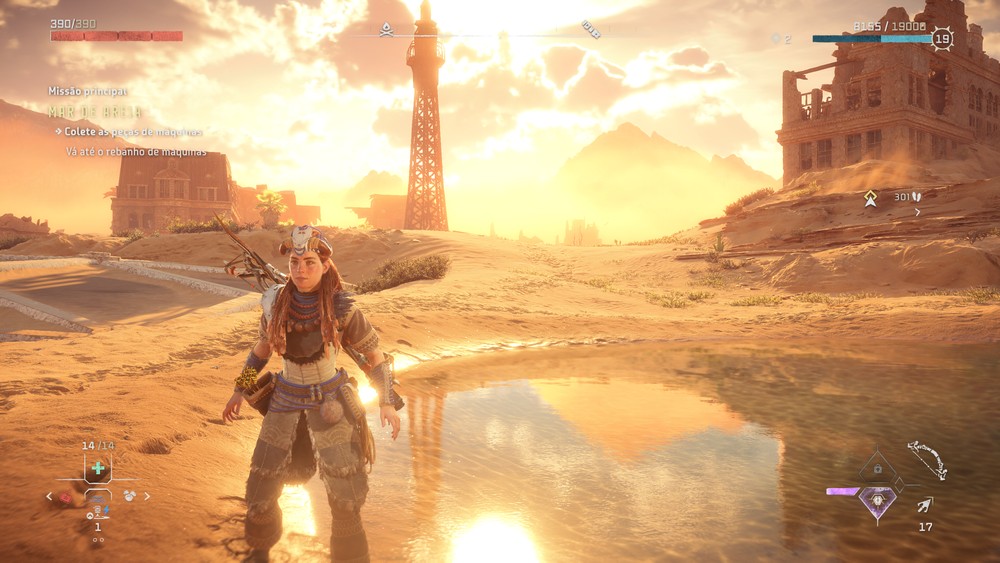Activate the purple valor surge diamond

point(877,500)
